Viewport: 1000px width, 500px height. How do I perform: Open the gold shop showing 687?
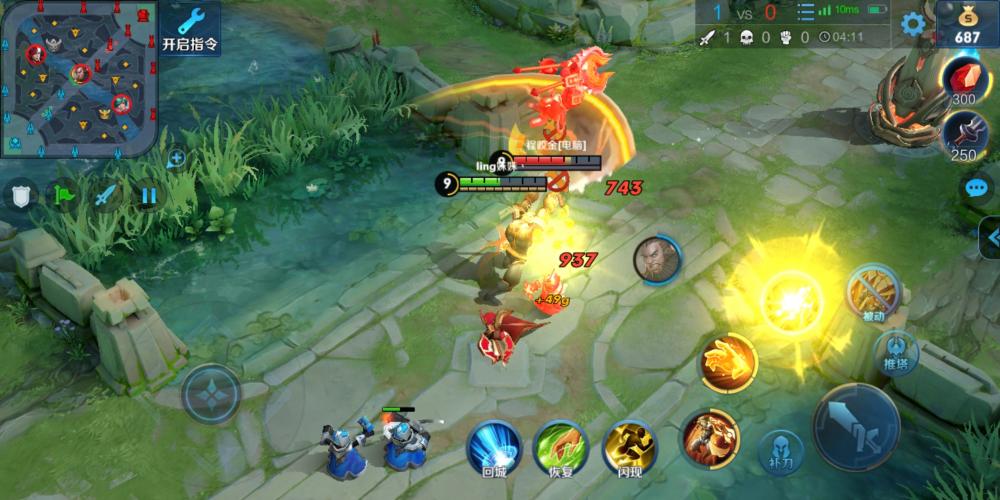967,24
